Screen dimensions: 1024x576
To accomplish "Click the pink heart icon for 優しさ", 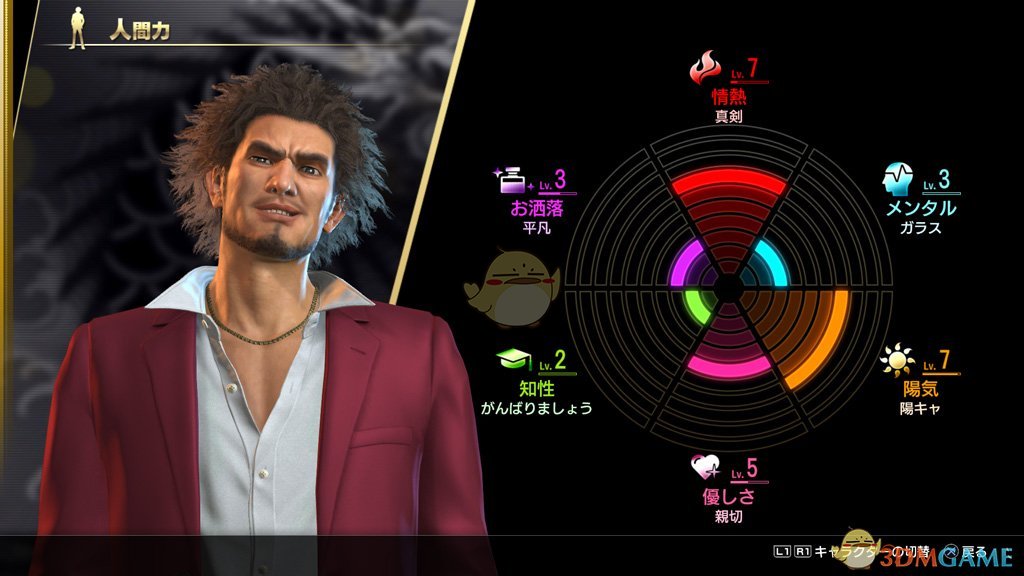I will (706, 468).
